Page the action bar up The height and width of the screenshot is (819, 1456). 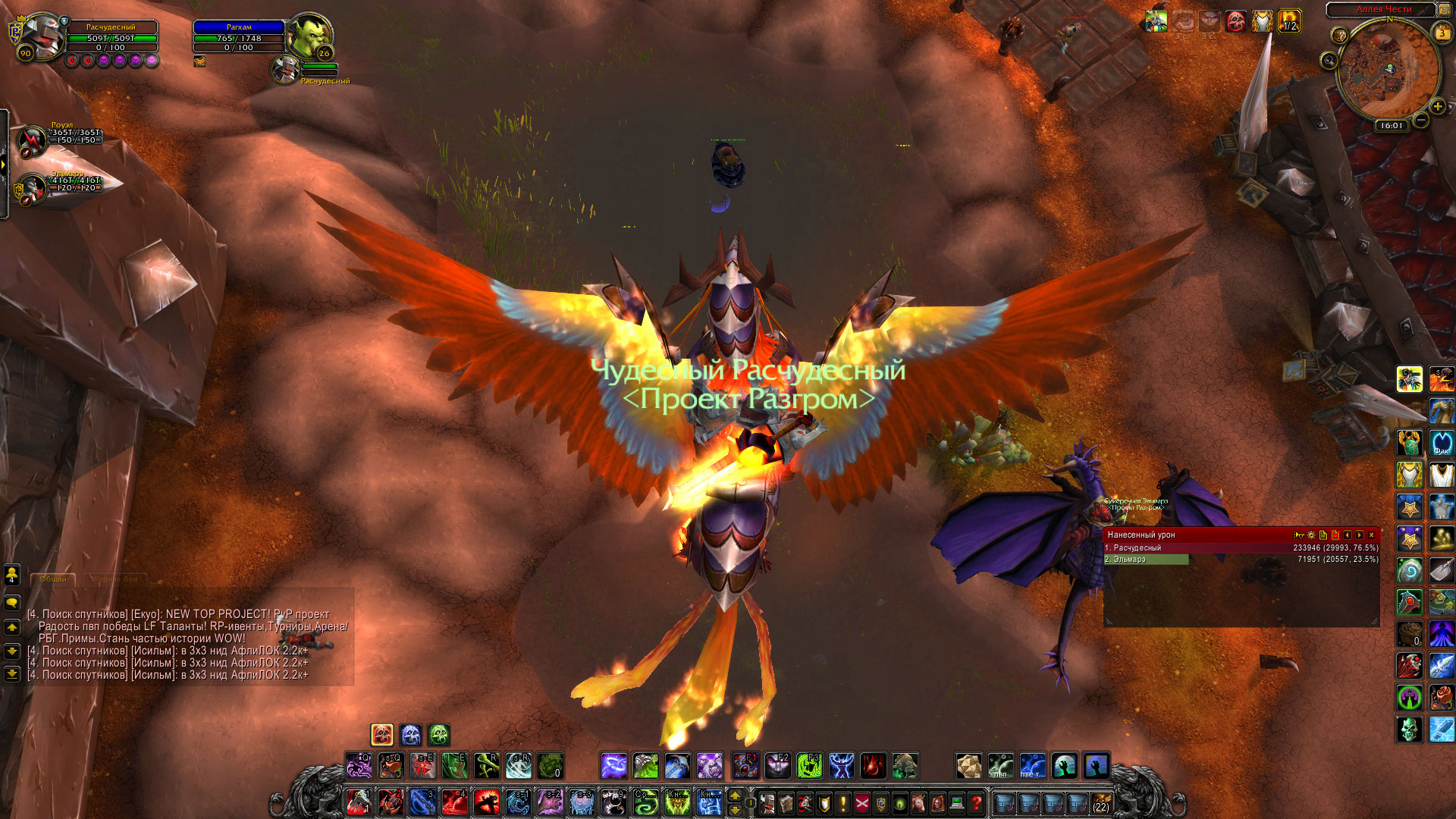(x=734, y=795)
